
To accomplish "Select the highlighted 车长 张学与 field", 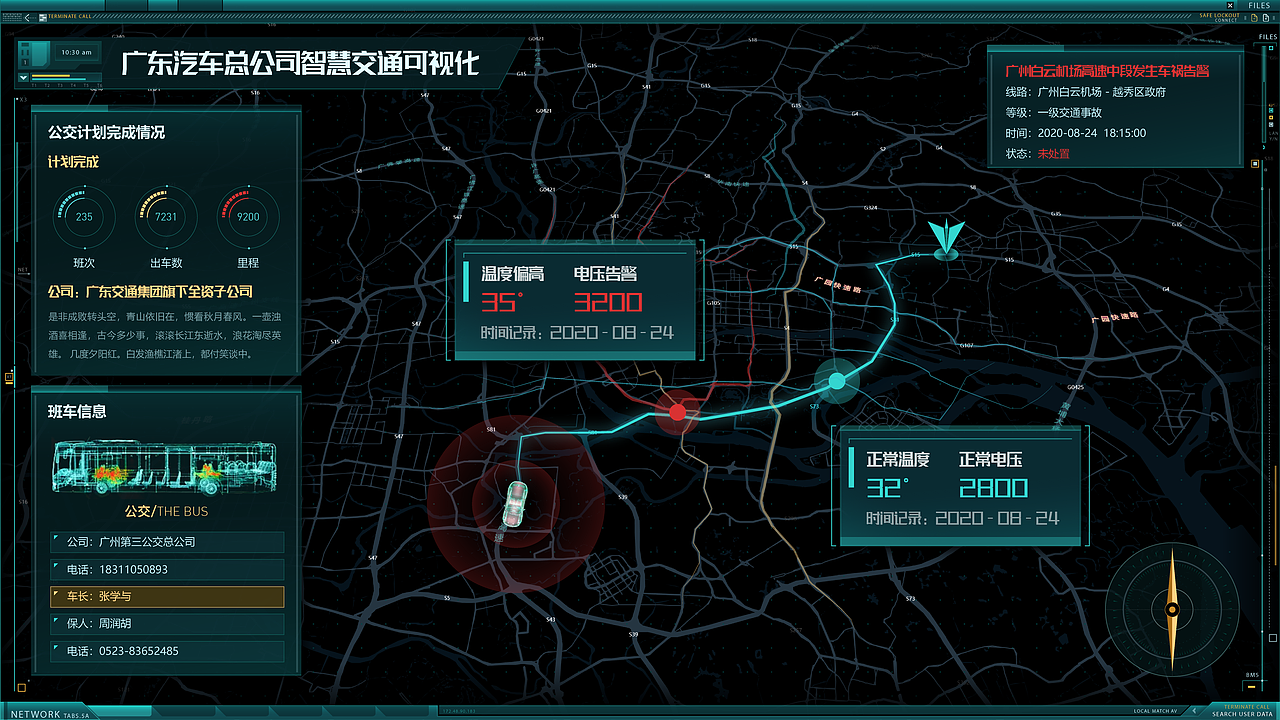I will click(166, 595).
